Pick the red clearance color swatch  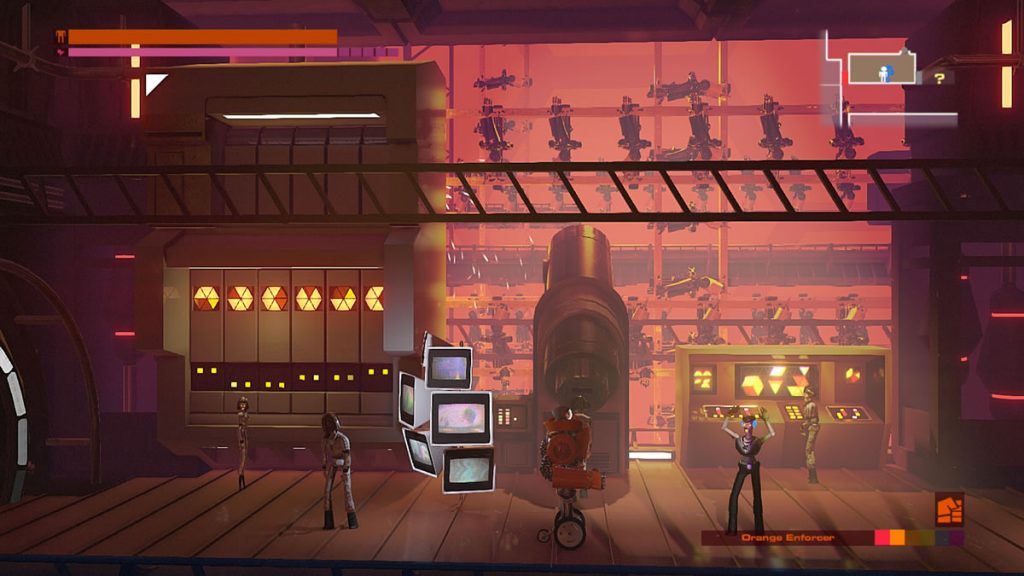point(882,538)
